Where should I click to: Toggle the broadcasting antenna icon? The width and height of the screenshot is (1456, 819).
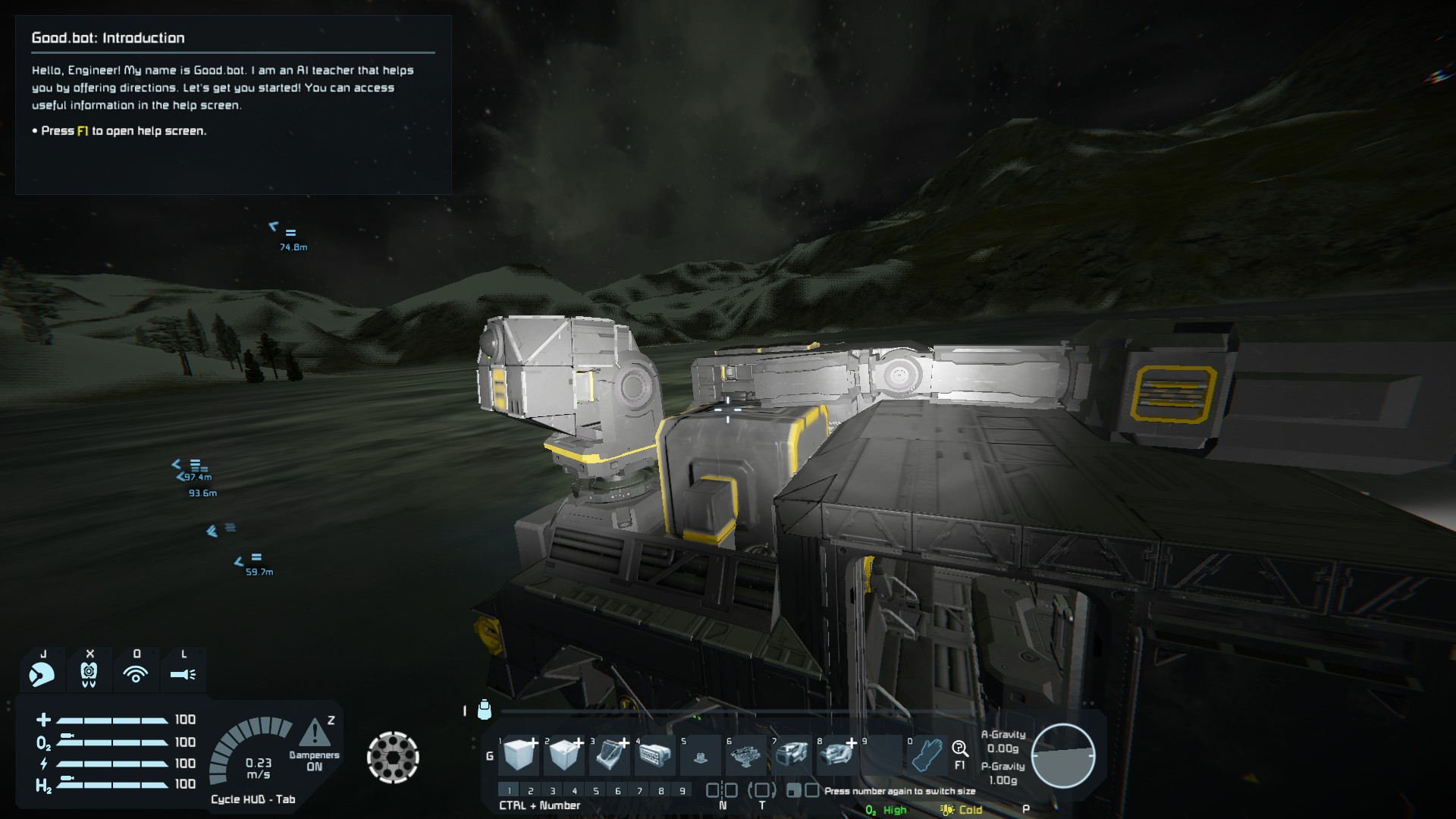tap(136, 673)
